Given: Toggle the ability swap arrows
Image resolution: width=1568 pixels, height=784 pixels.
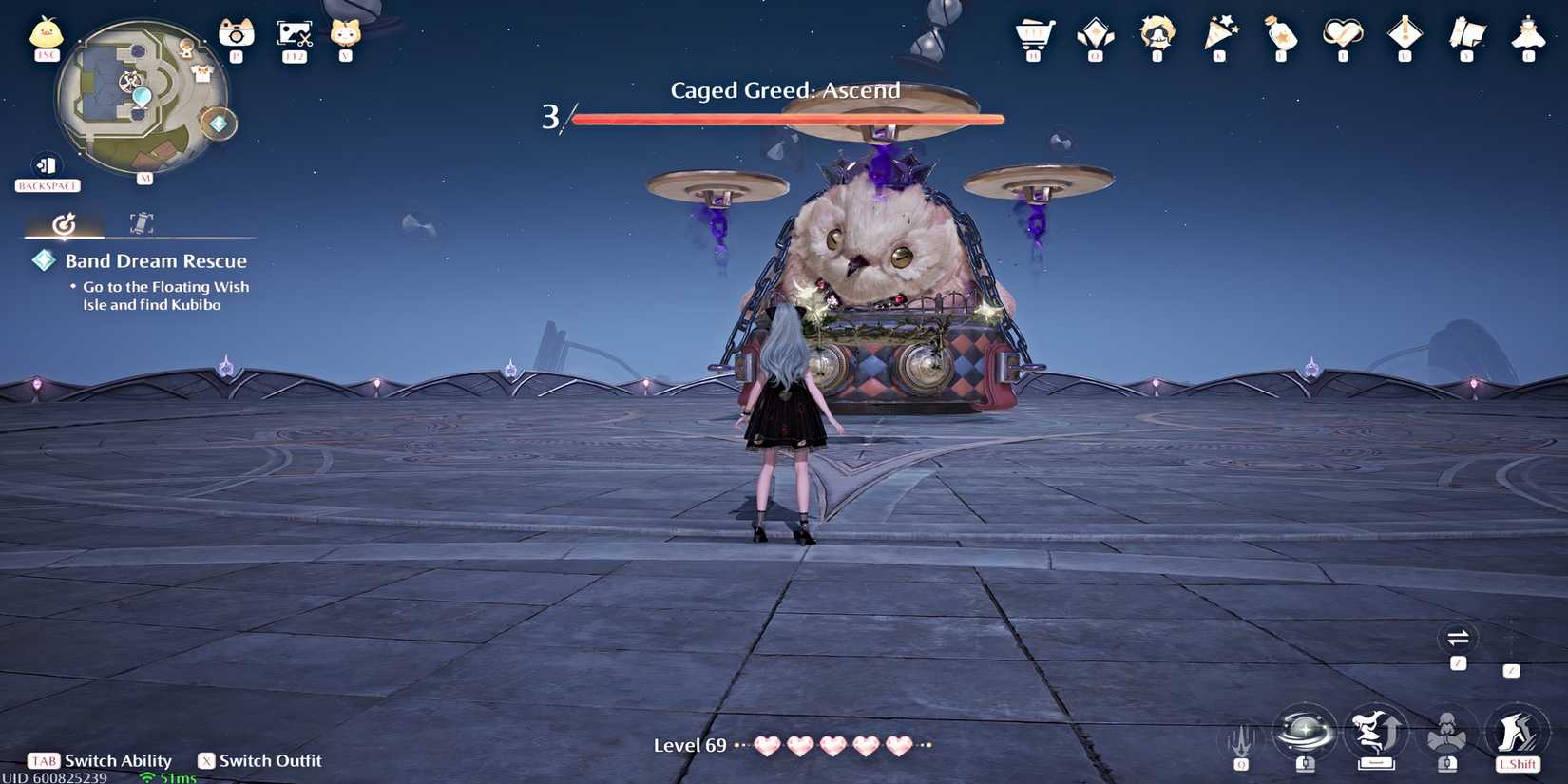Looking at the screenshot, I should tap(1460, 639).
